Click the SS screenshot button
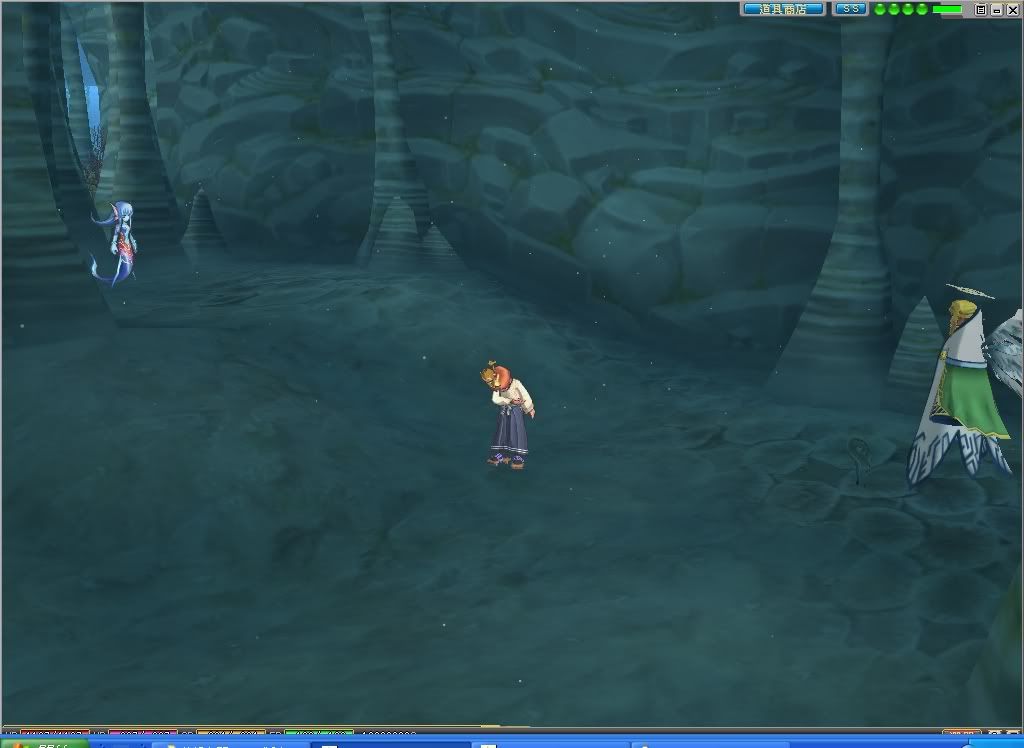1024x748 pixels. point(851,9)
